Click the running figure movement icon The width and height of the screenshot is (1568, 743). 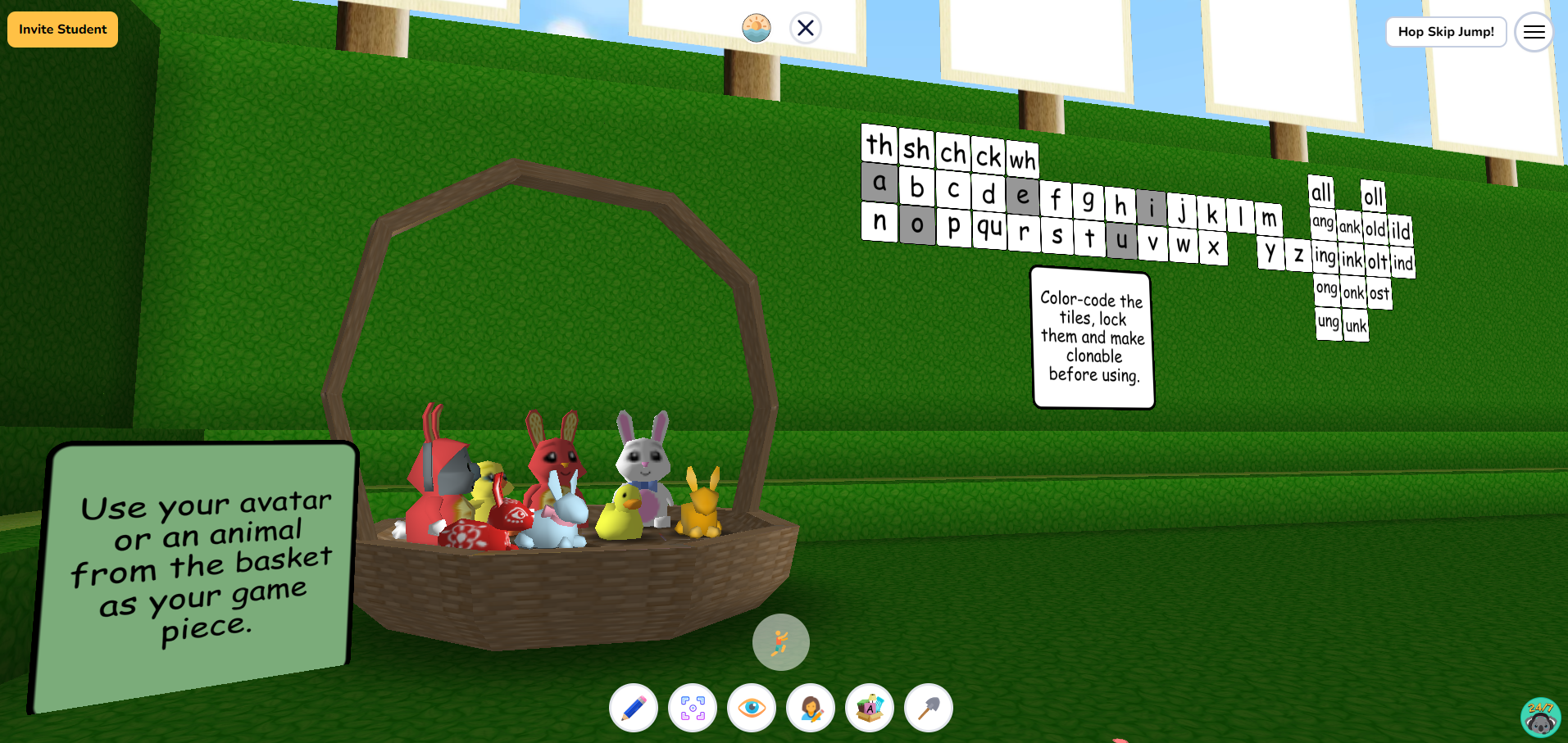780,641
